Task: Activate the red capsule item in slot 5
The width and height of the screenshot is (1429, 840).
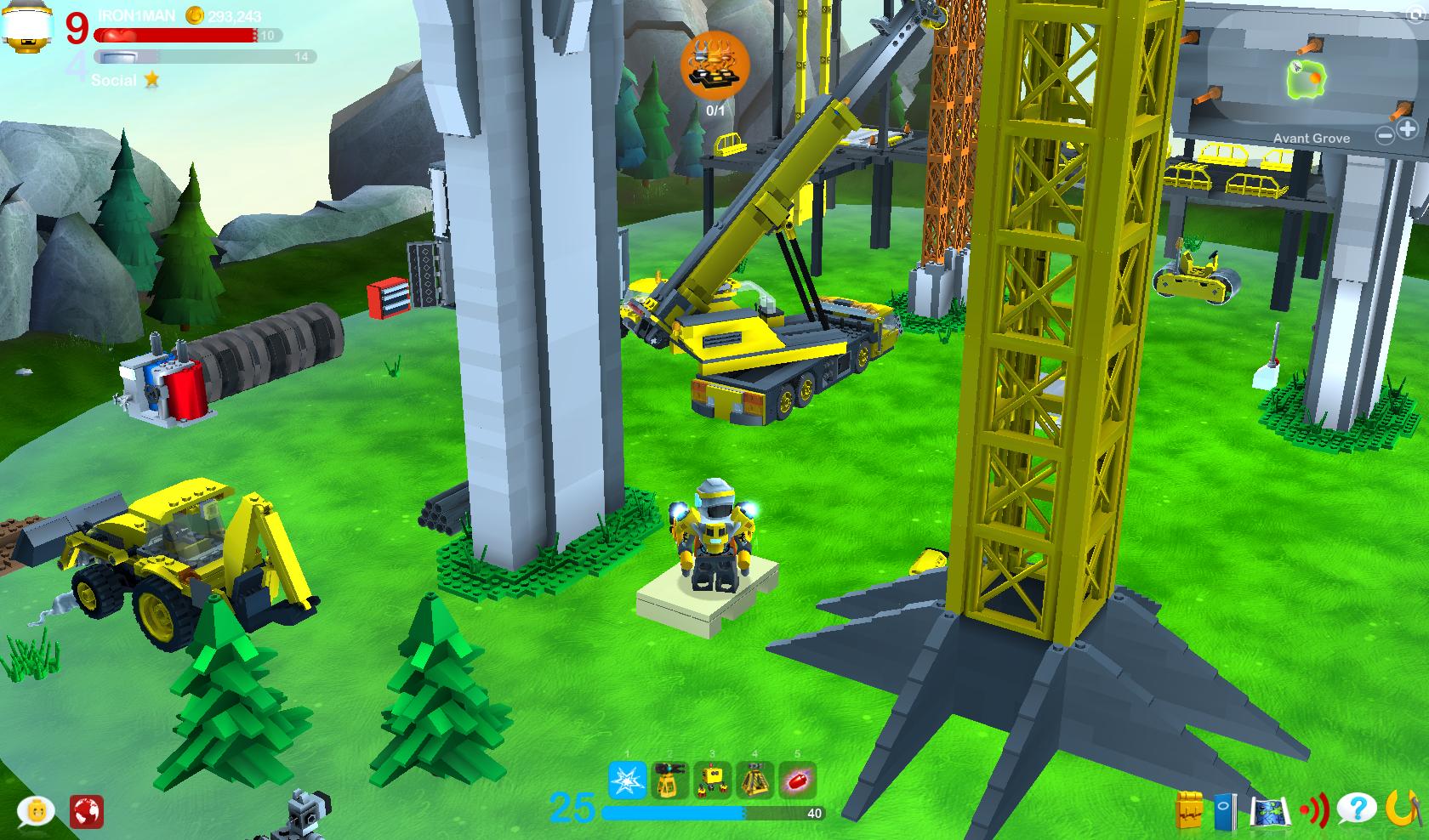Action: (x=797, y=780)
